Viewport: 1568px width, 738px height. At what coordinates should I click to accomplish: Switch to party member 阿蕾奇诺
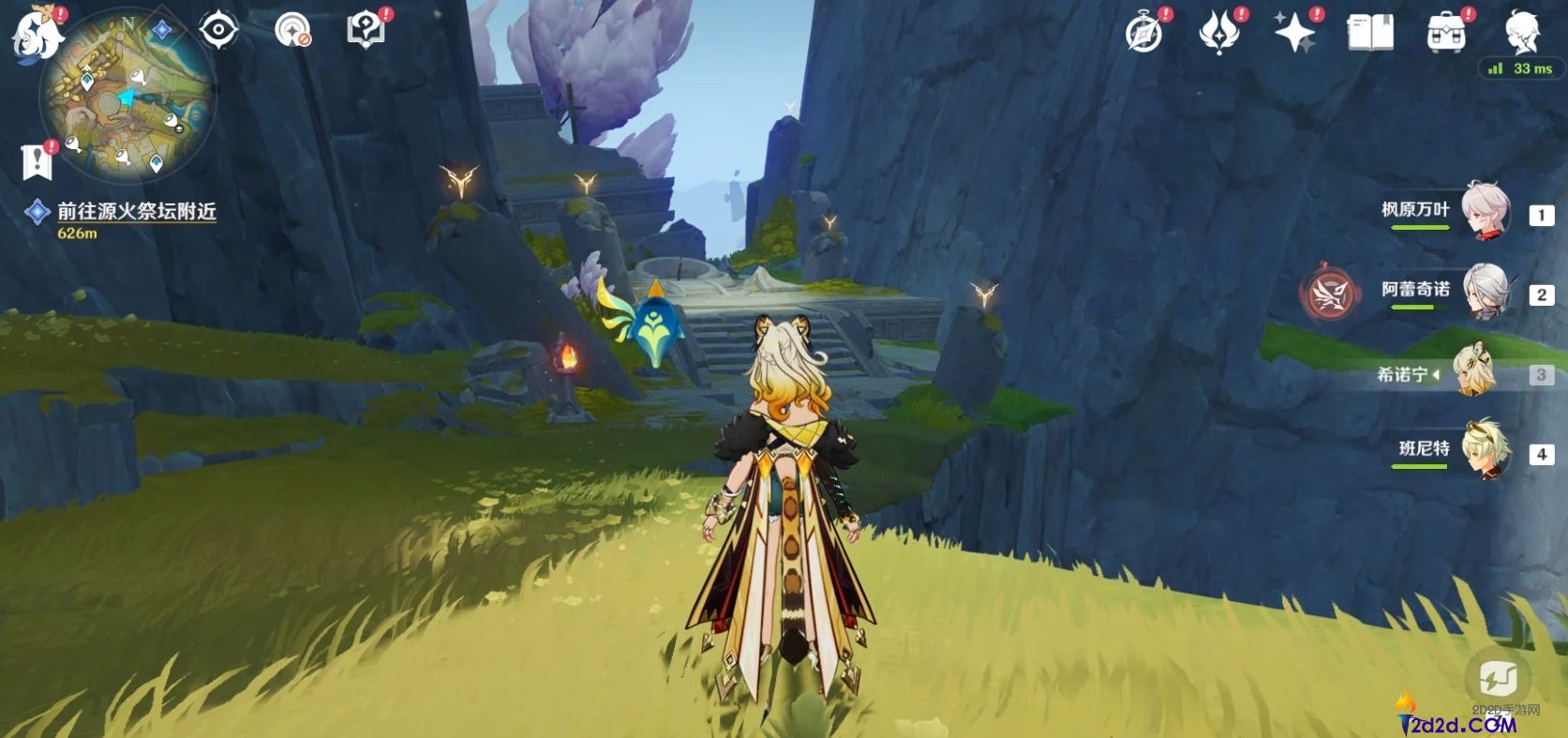tap(1486, 292)
